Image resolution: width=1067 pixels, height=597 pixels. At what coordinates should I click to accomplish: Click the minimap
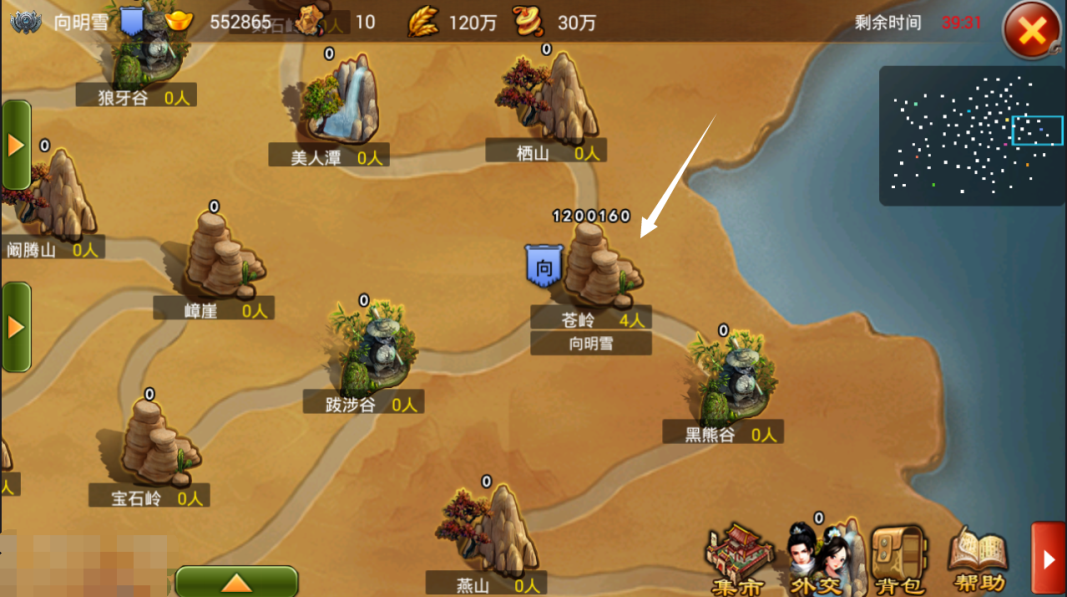pos(970,135)
